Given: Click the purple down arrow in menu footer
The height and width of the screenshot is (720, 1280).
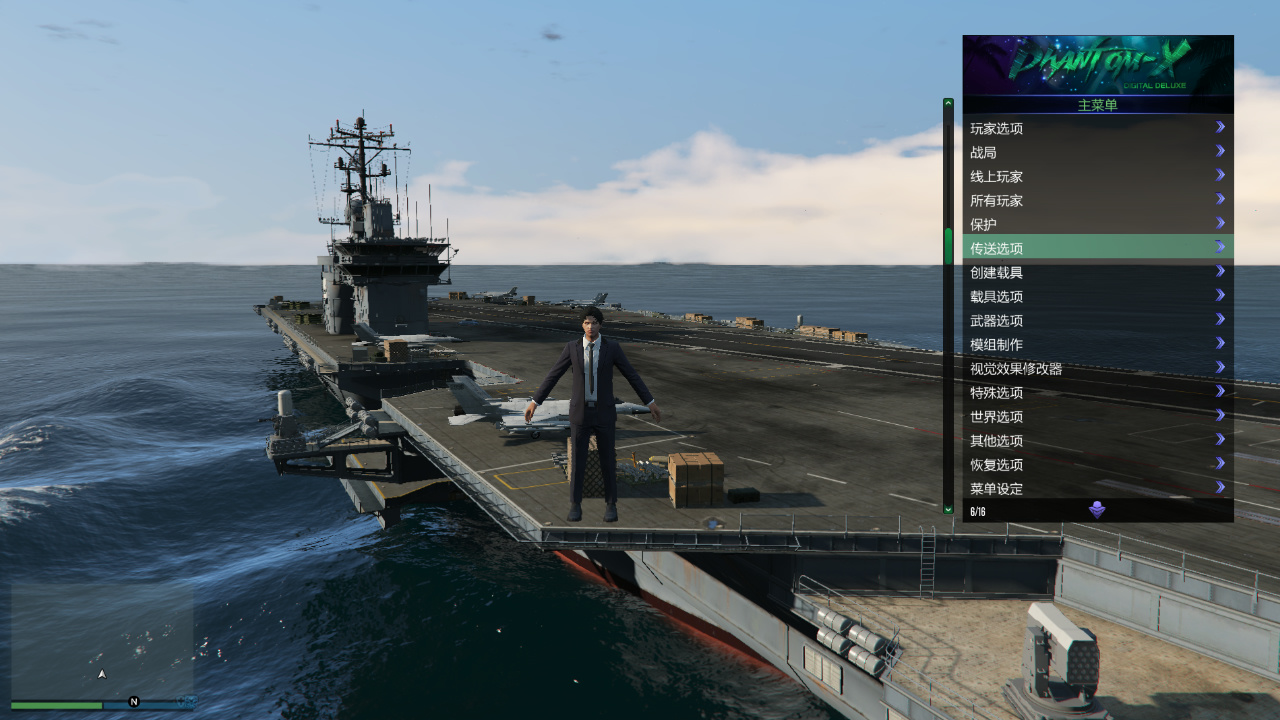Looking at the screenshot, I should click(1097, 510).
